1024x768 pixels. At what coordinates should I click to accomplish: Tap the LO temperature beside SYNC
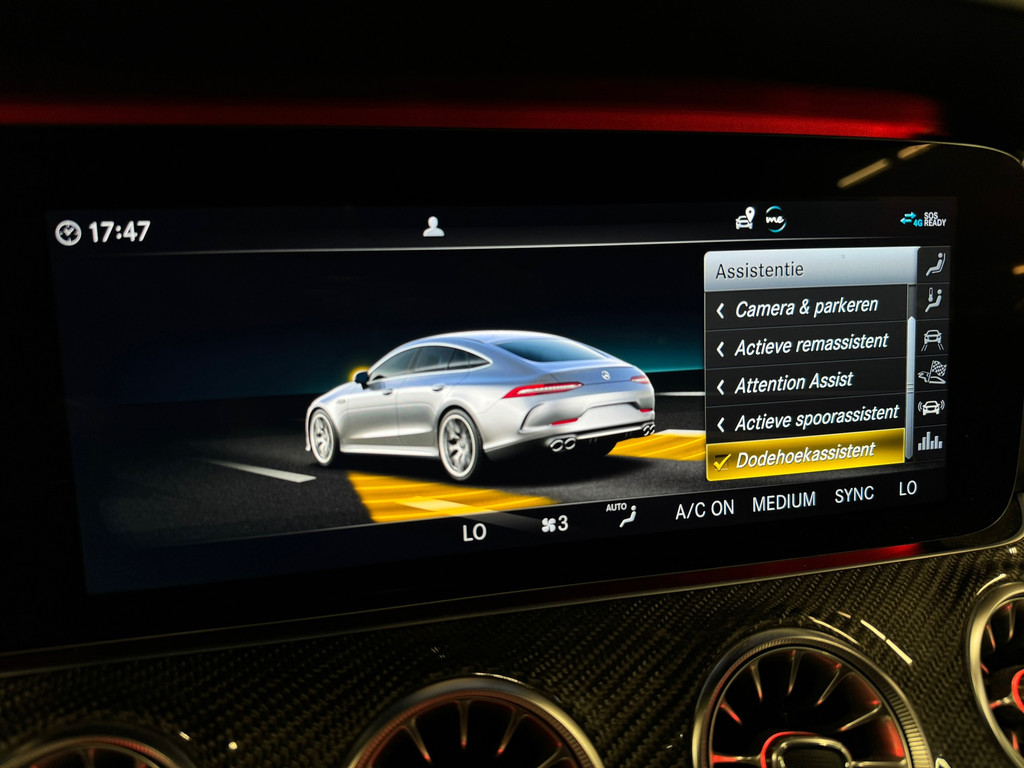tap(907, 488)
